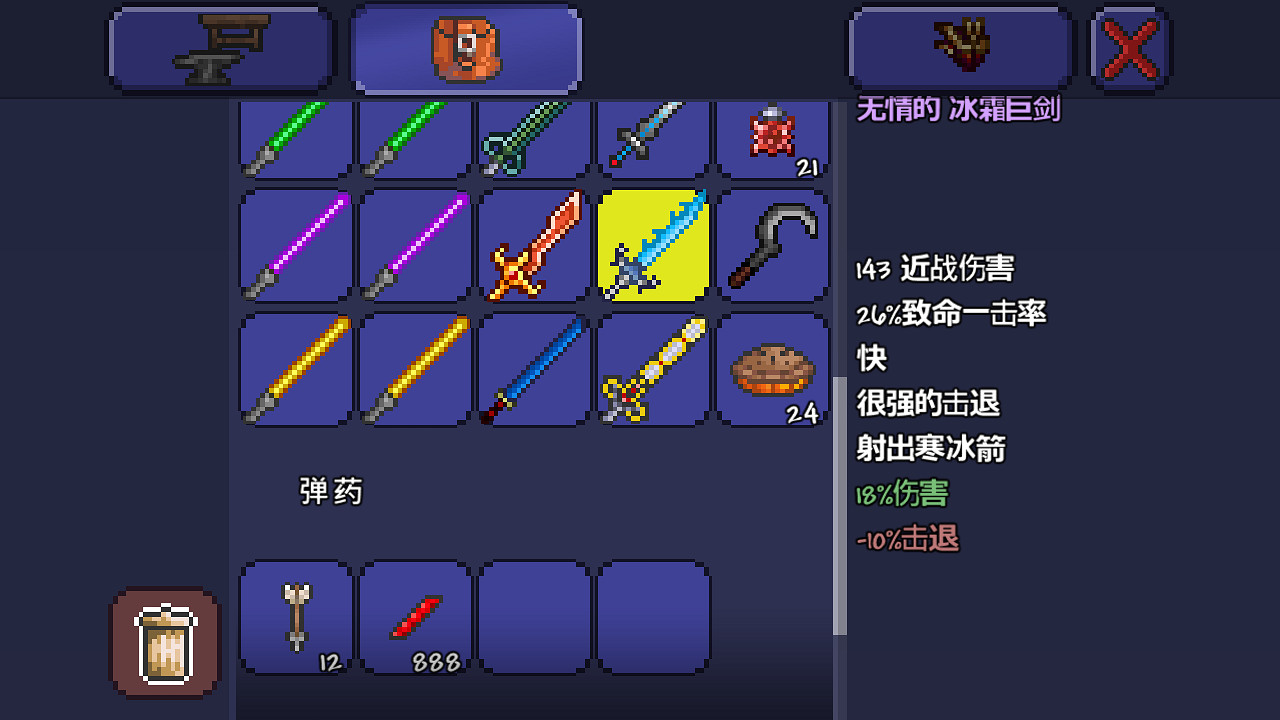Select the Fiery Greatsword
Screen dimensions: 1280x720
(533, 245)
